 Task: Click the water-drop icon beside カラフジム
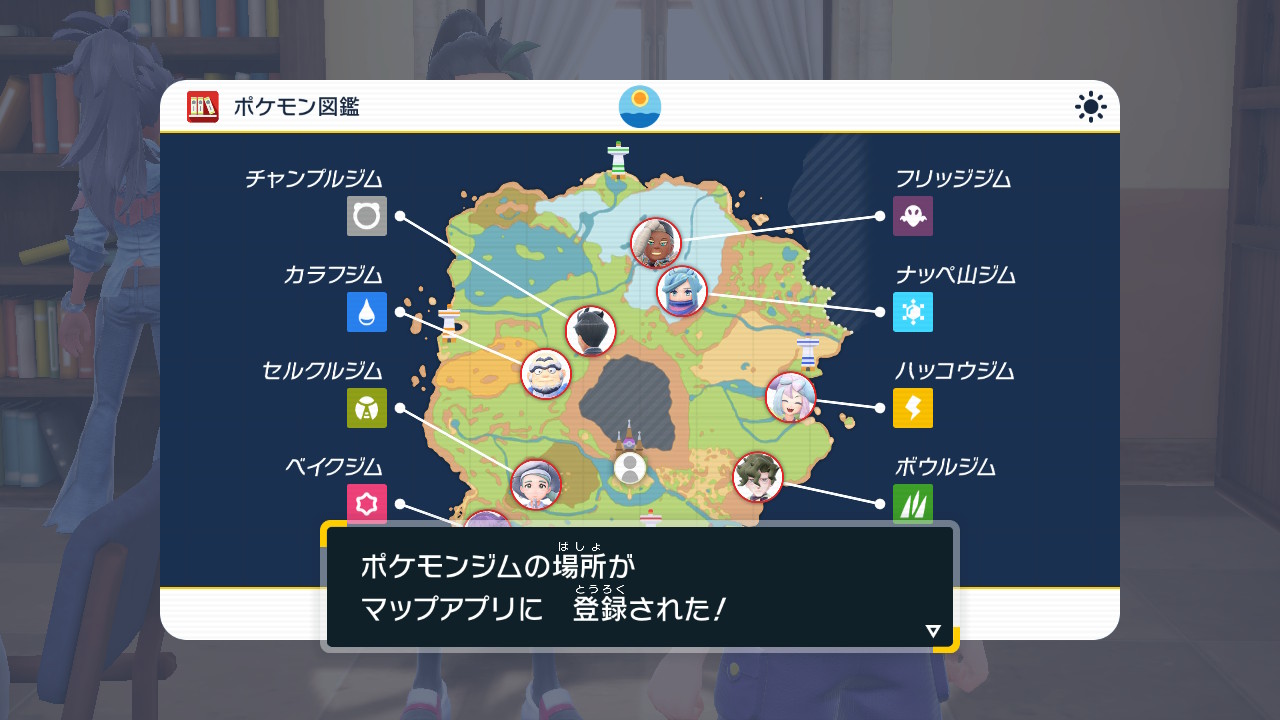(367, 312)
